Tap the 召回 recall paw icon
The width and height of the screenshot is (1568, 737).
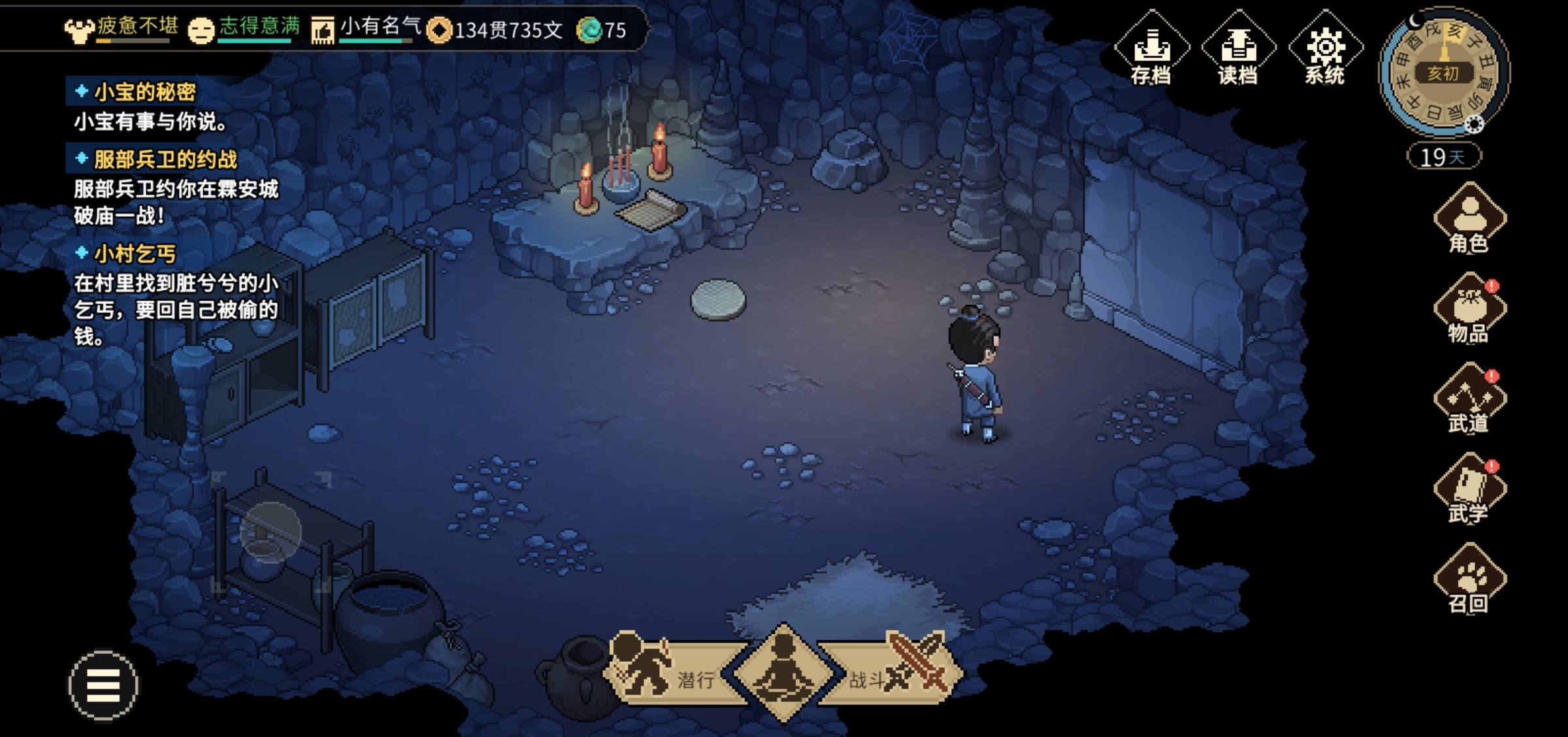1469,580
